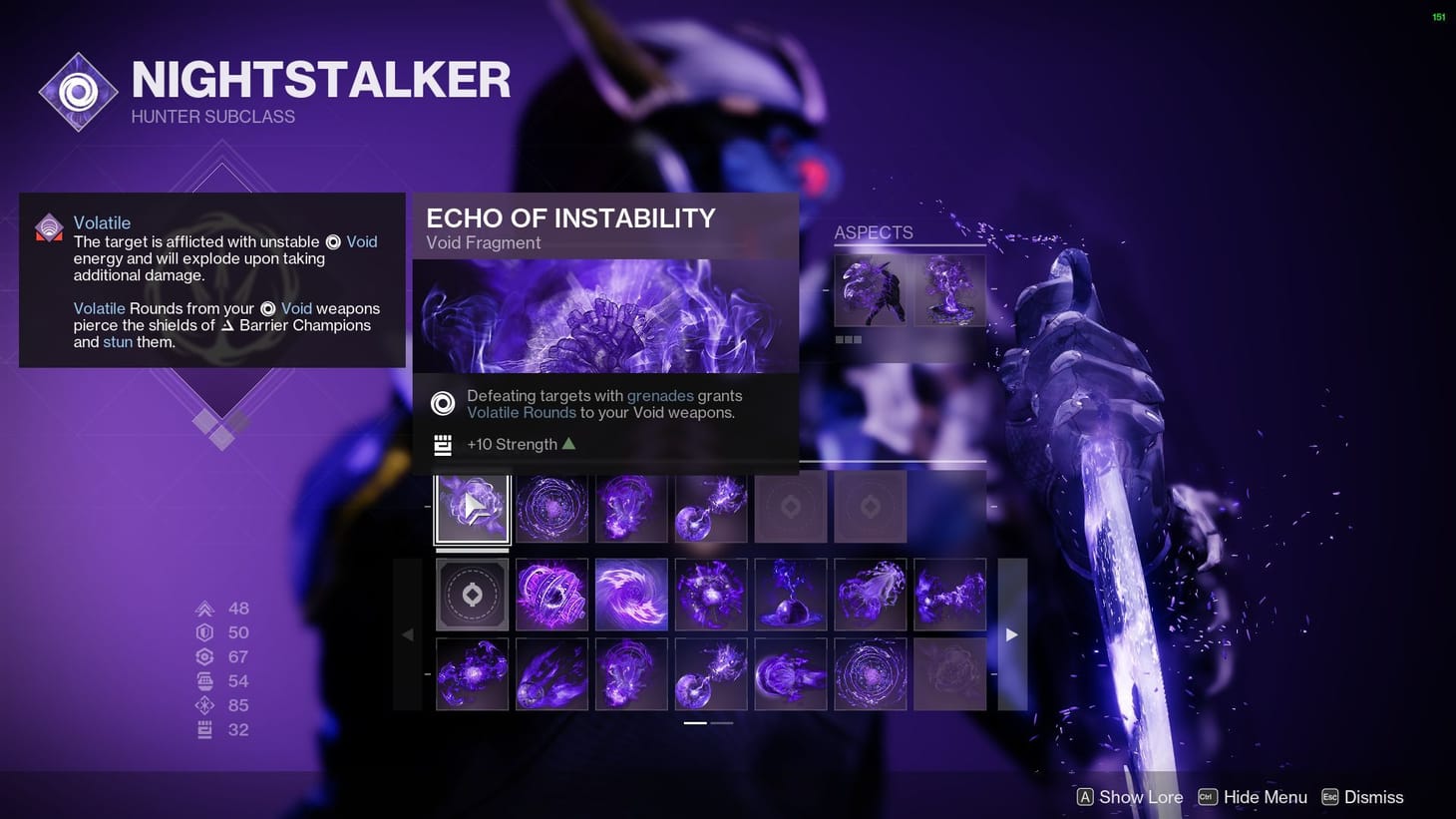
Task: Click the Nightstalker subclass emblem
Action: (x=78, y=92)
